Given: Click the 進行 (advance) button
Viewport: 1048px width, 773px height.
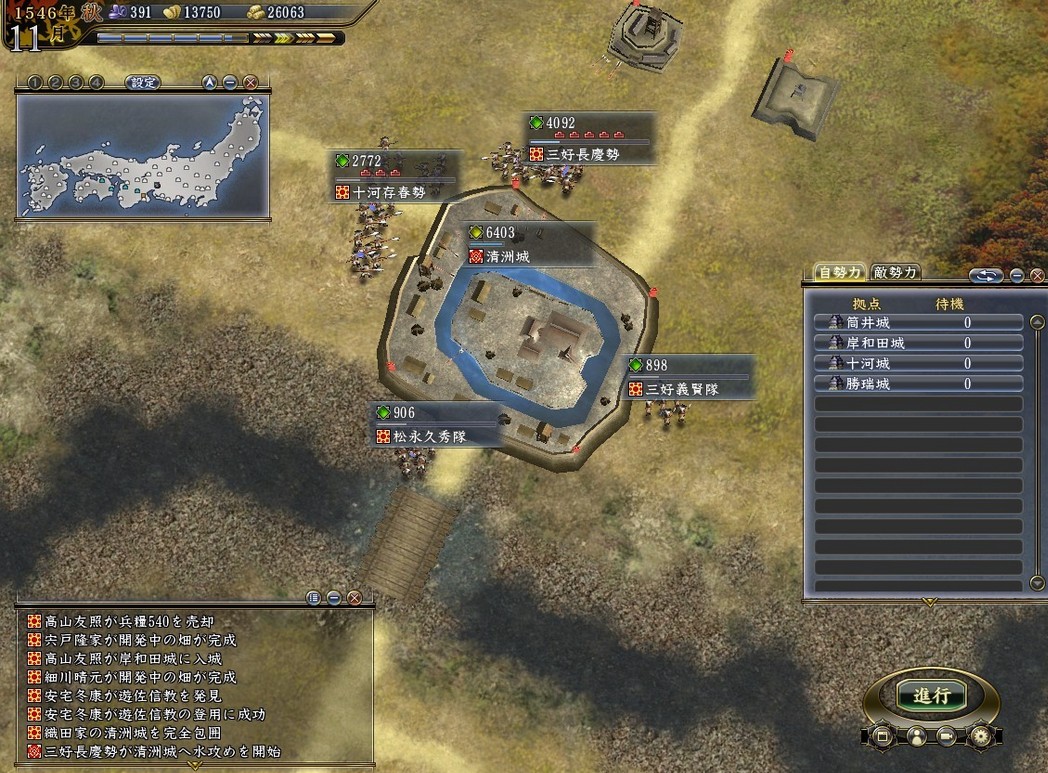Looking at the screenshot, I should coord(931,696).
